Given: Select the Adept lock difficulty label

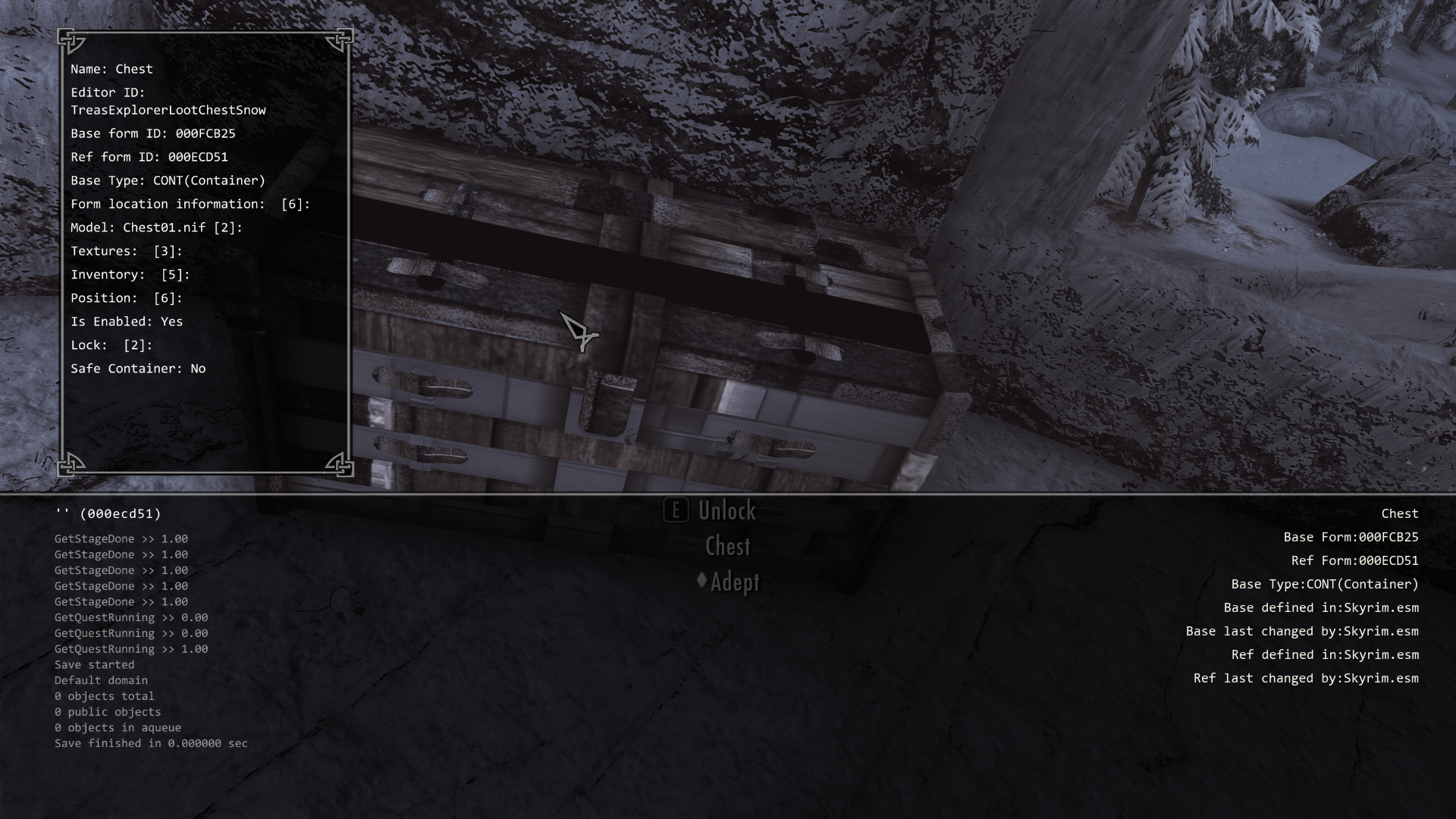Looking at the screenshot, I should pos(736,583).
